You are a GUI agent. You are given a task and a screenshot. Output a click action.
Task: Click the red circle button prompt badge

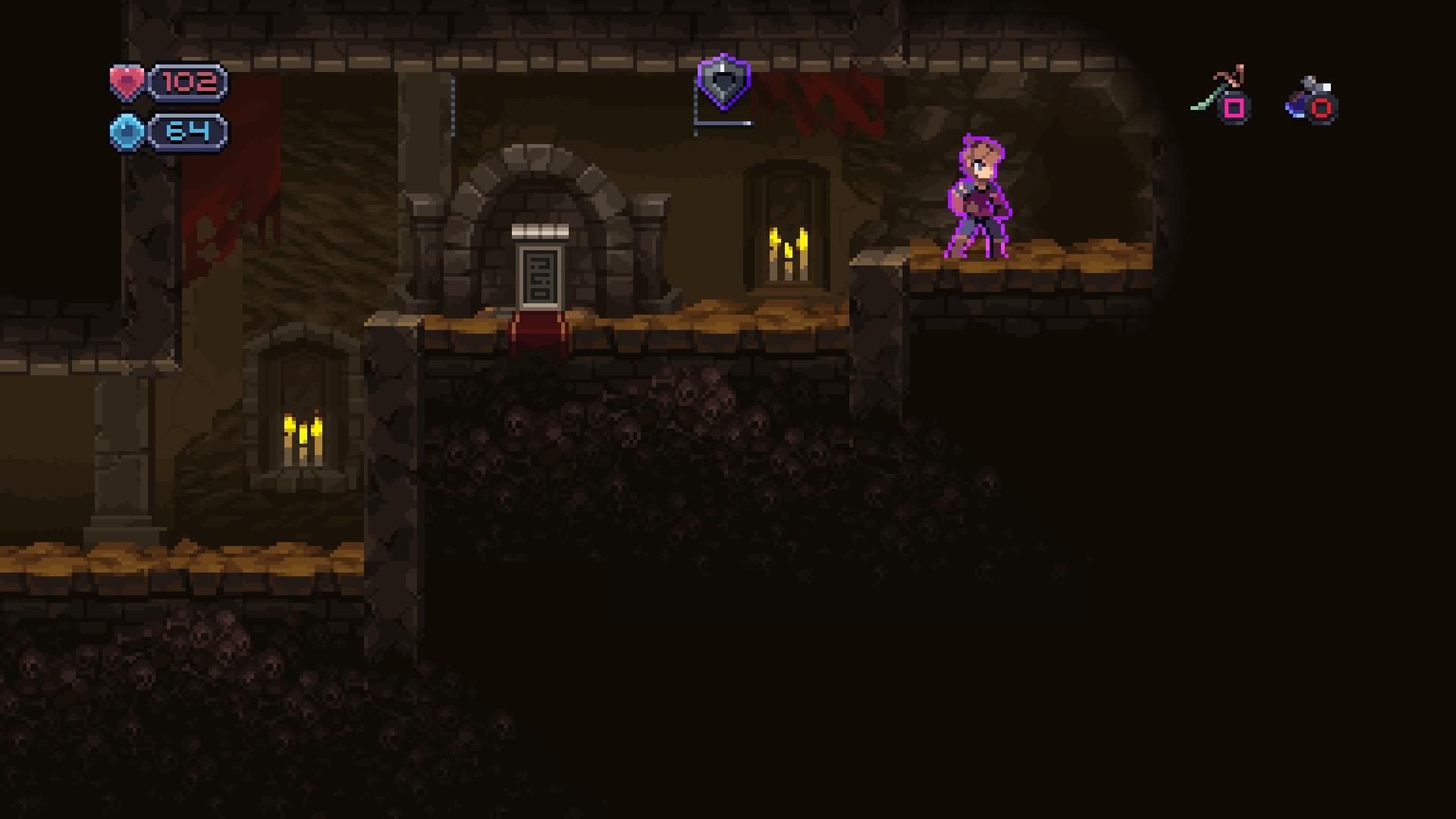click(1323, 108)
